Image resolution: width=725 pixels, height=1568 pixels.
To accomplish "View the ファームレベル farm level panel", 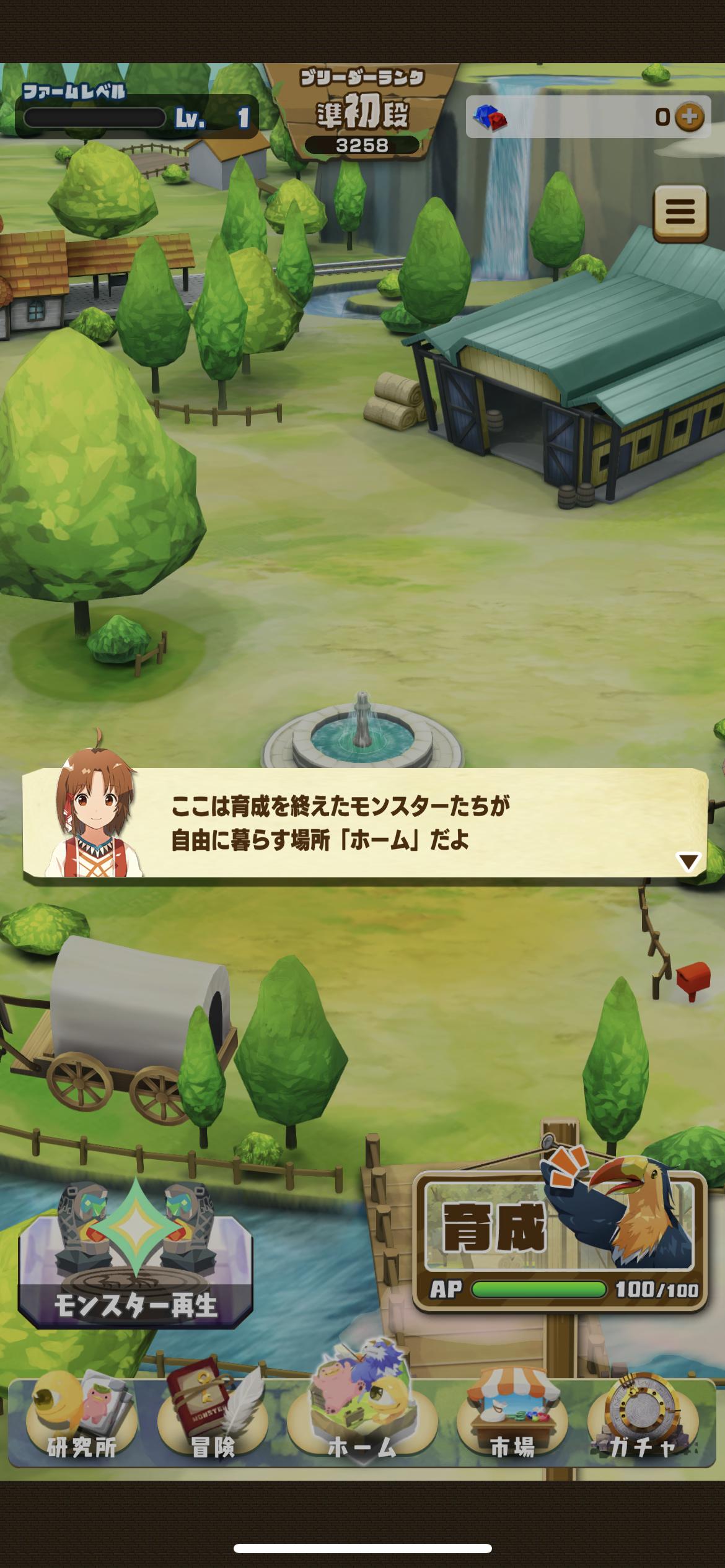I will coord(136,111).
